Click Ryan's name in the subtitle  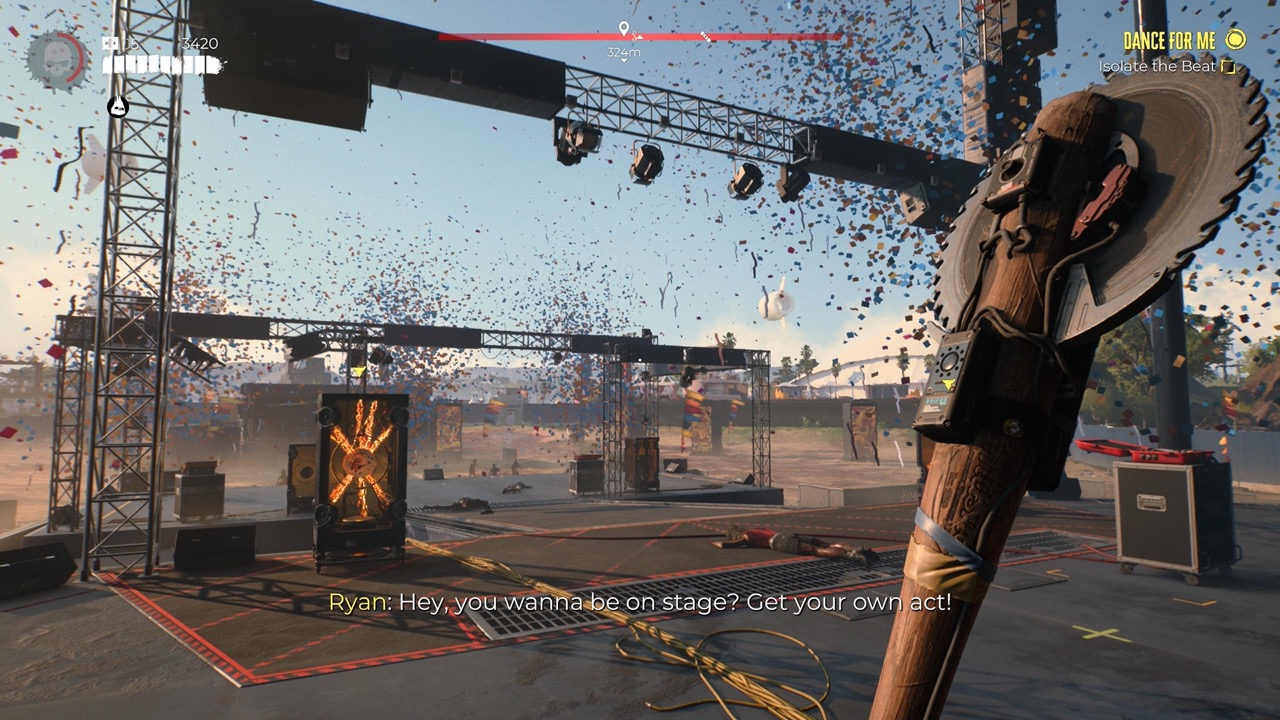[x=360, y=602]
